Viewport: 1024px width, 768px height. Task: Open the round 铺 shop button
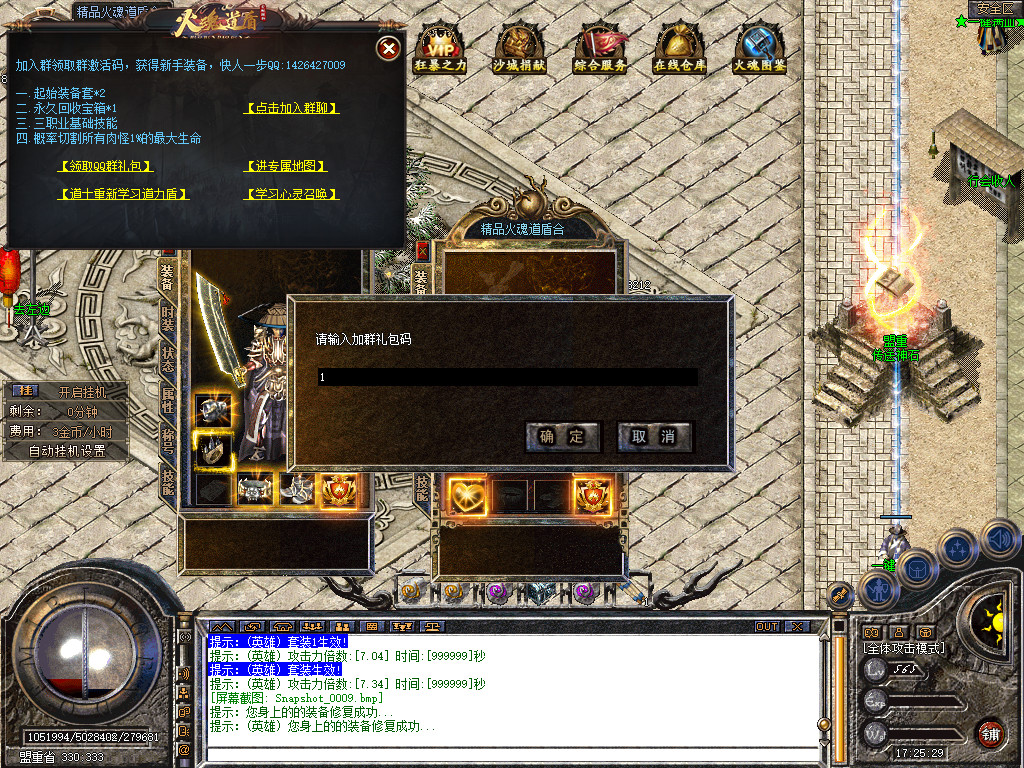(x=989, y=733)
